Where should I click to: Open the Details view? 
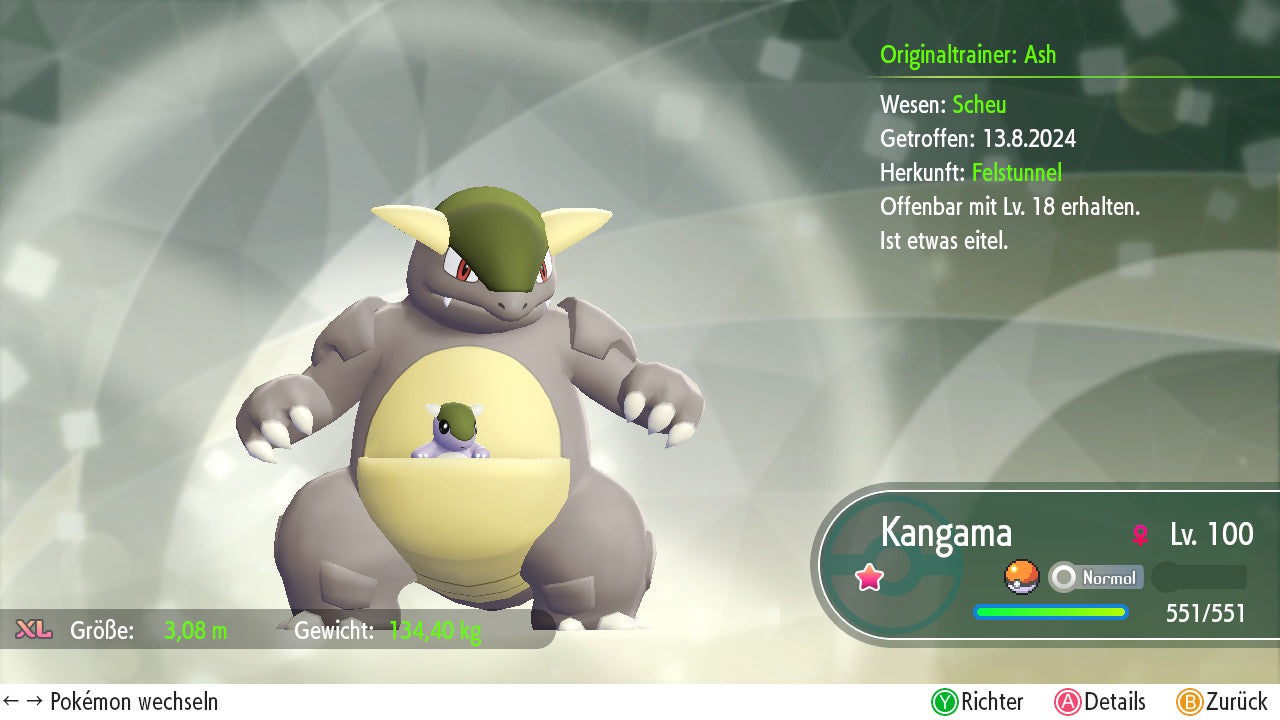1100,702
